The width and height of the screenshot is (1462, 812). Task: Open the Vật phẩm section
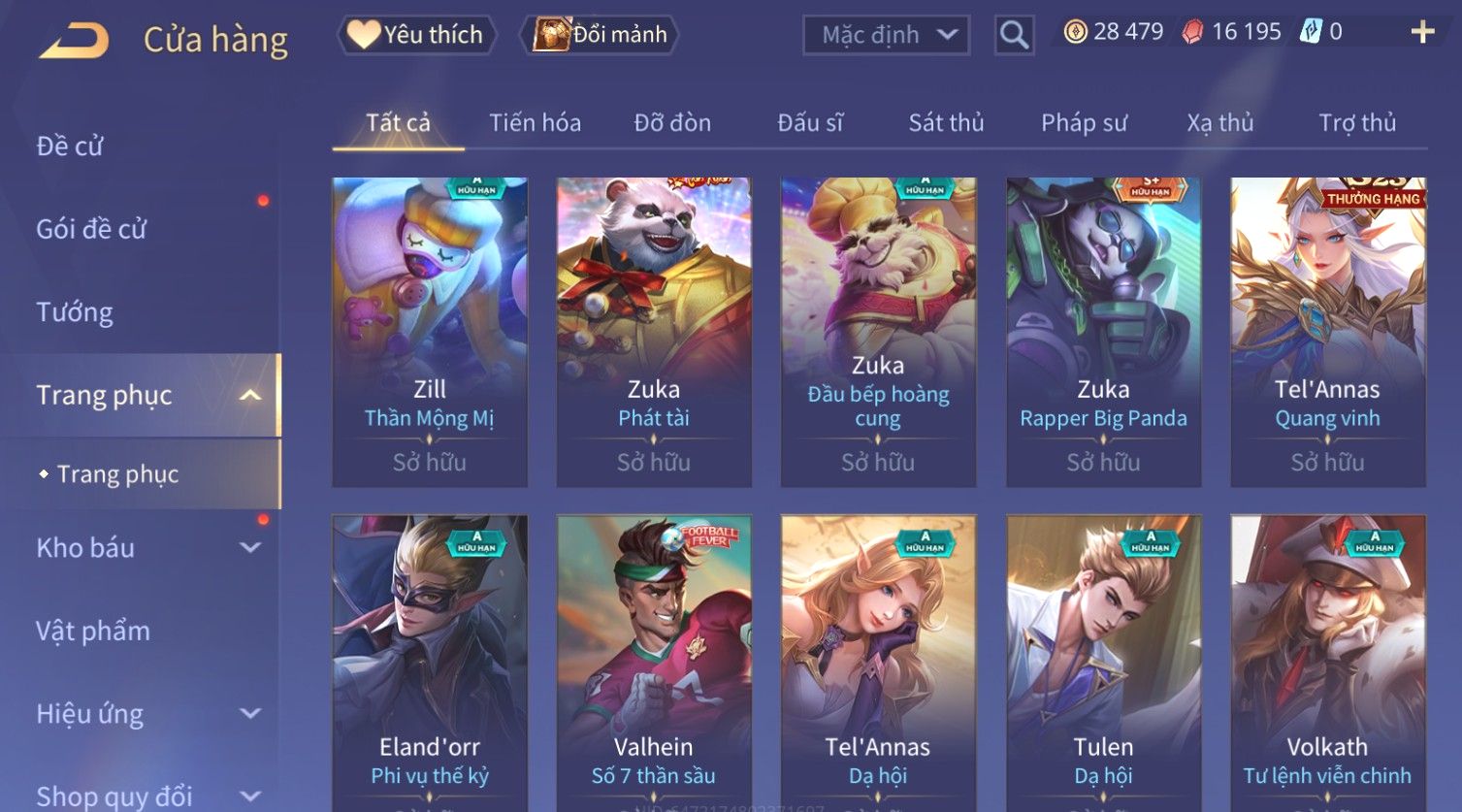click(x=93, y=632)
